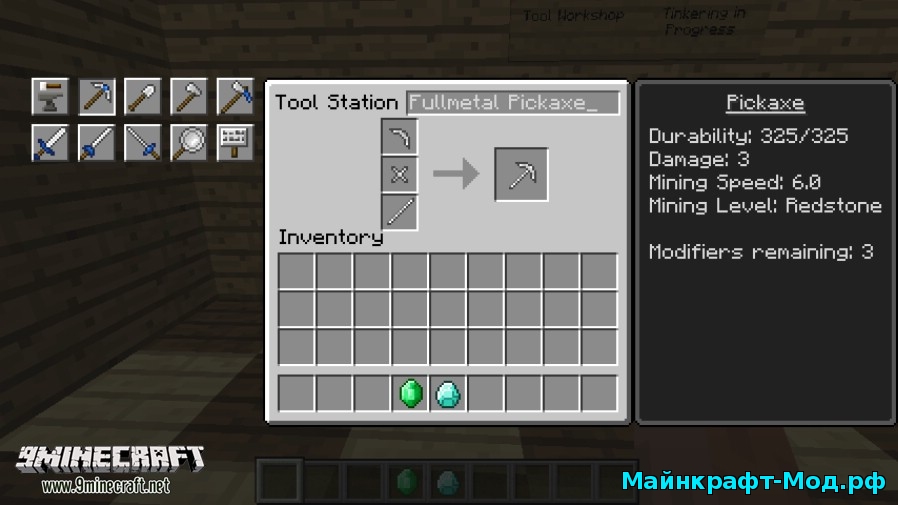The image size is (898, 505).
Task: Select the broadsword recipe button
Action: [x=50, y=143]
